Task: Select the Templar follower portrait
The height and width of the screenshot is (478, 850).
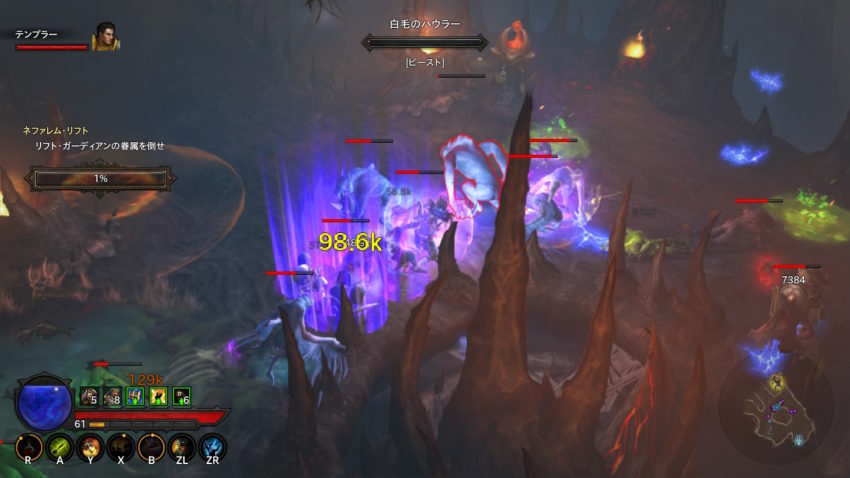Action: (x=105, y=38)
